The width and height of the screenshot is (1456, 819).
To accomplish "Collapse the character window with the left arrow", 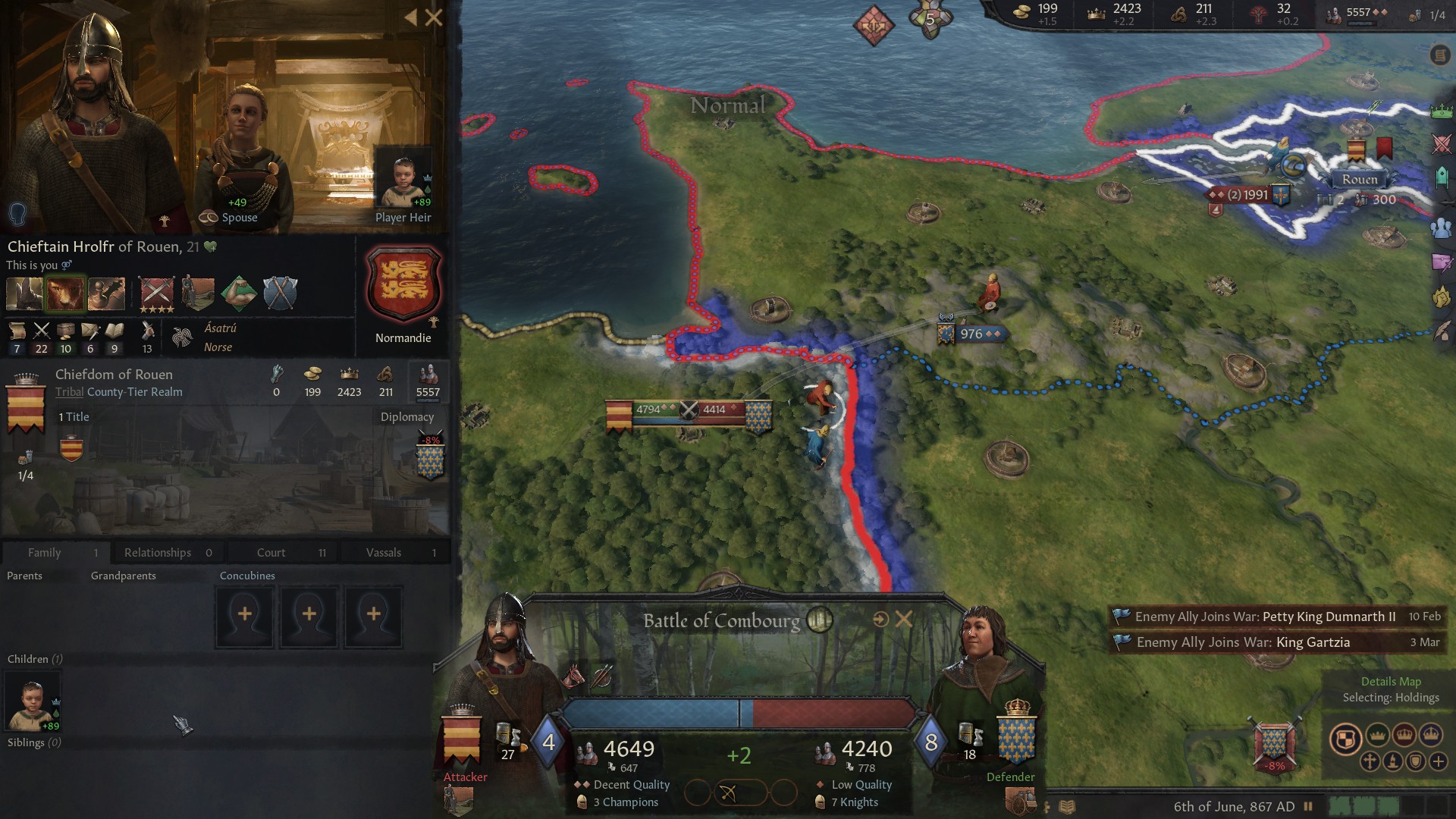I will [410, 18].
